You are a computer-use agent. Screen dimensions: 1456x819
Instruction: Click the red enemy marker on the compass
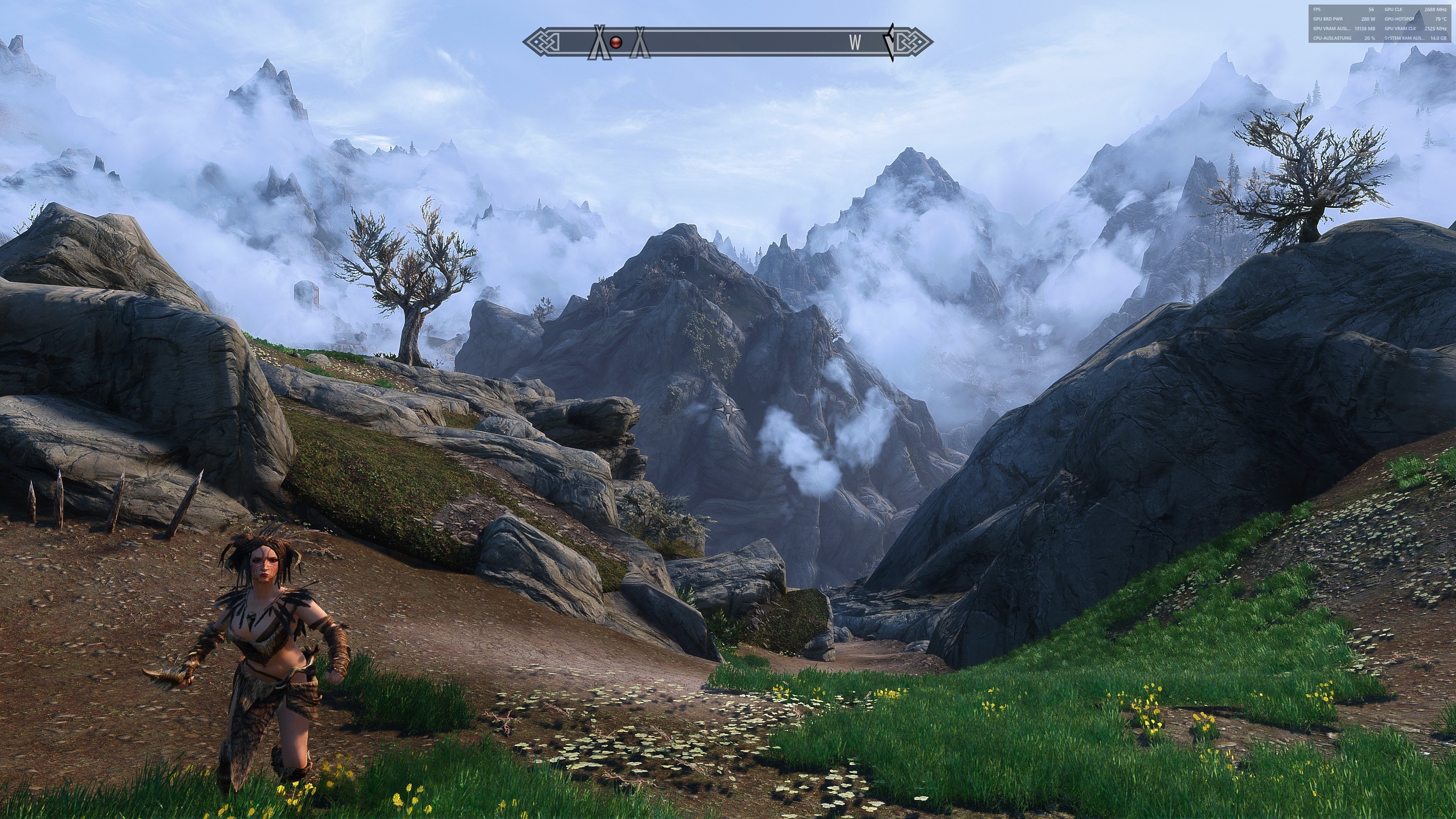(616, 42)
